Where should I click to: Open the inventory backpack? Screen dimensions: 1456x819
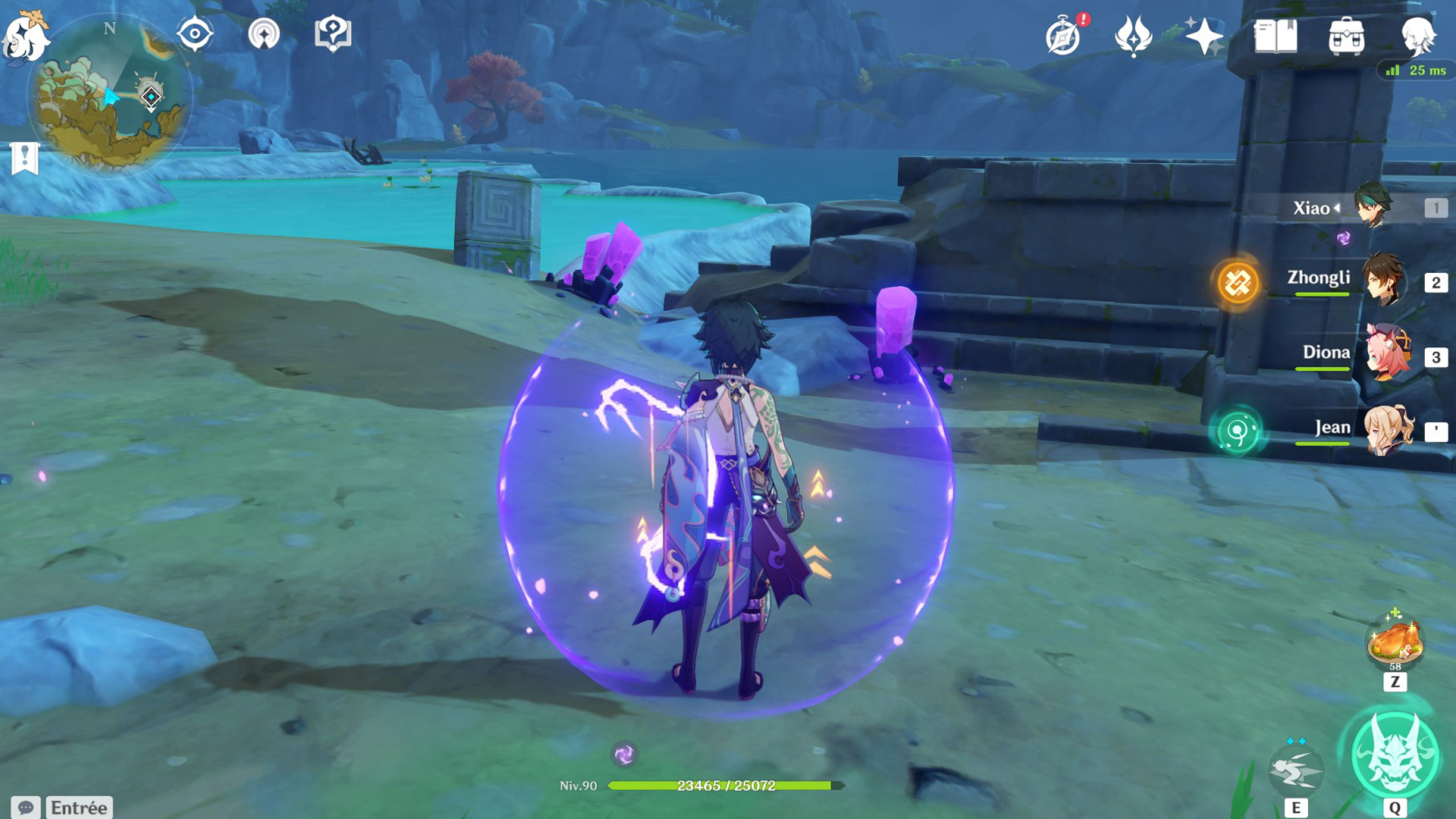(x=1347, y=36)
